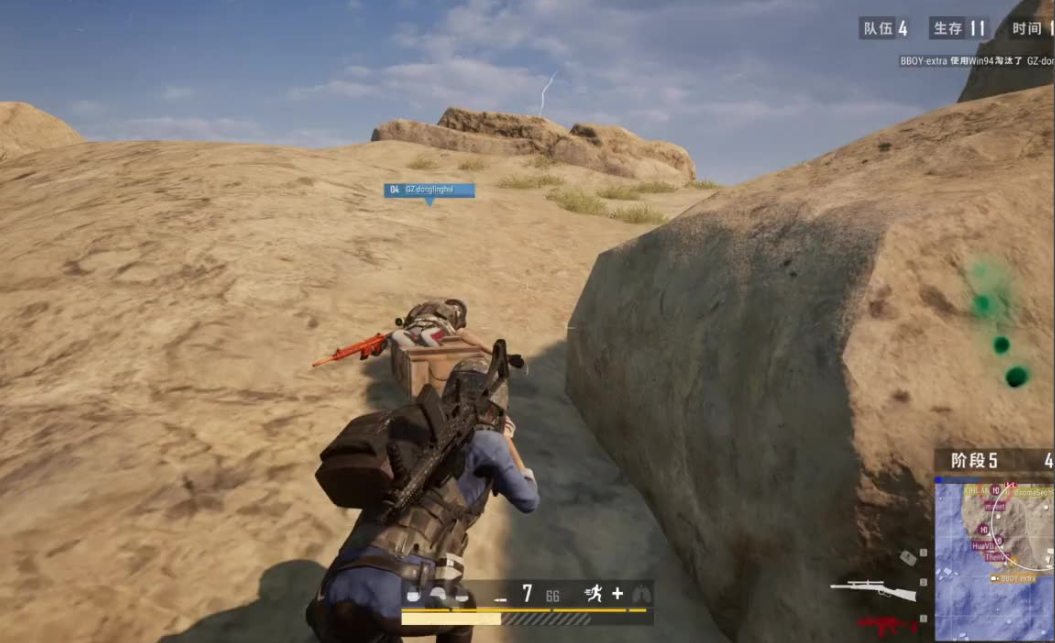Select the small throwable item slot icon

tap(907, 558)
